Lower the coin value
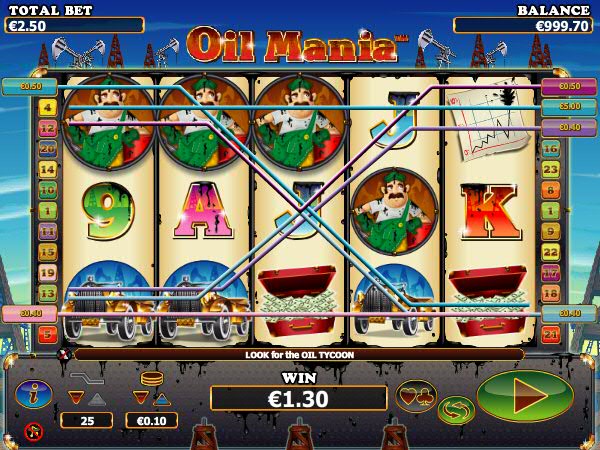Screen dimensions: 600x450 pos(140,398)
